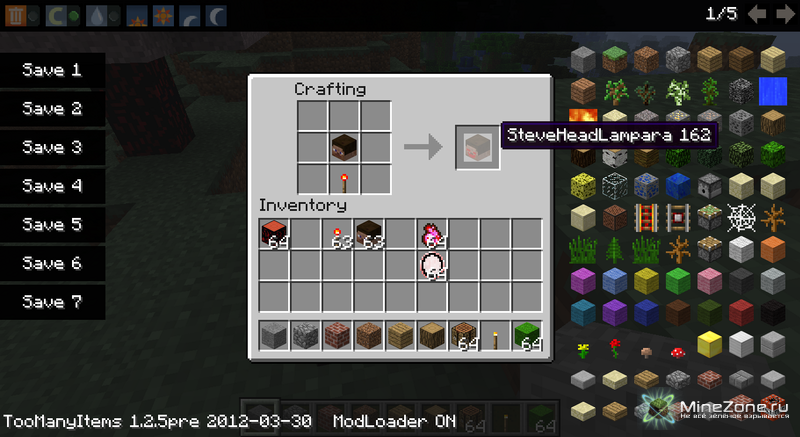
Task: Go to previous item panel page
Action: (757, 14)
